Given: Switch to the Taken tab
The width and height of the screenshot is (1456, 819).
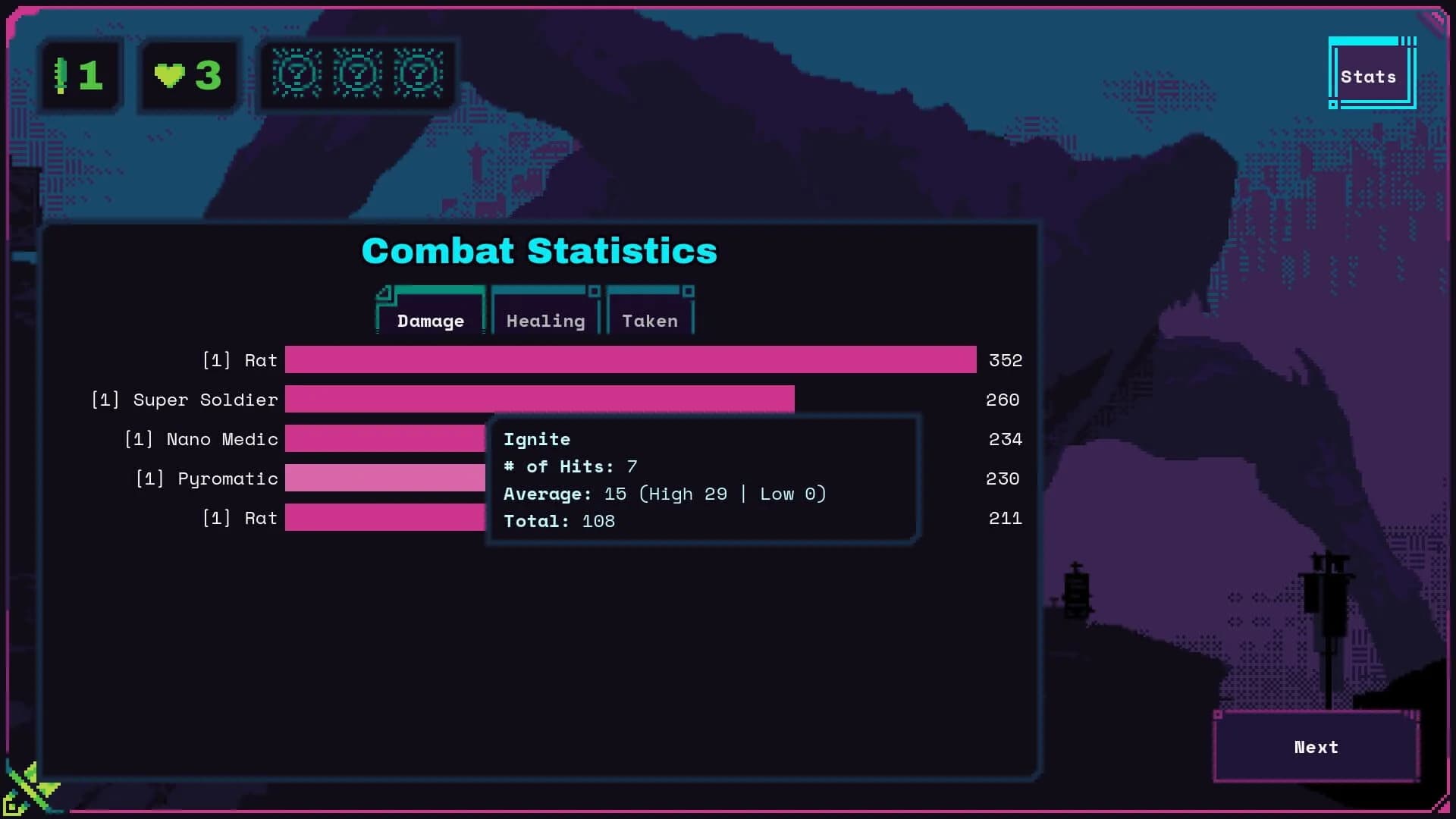Looking at the screenshot, I should point(651,320).
